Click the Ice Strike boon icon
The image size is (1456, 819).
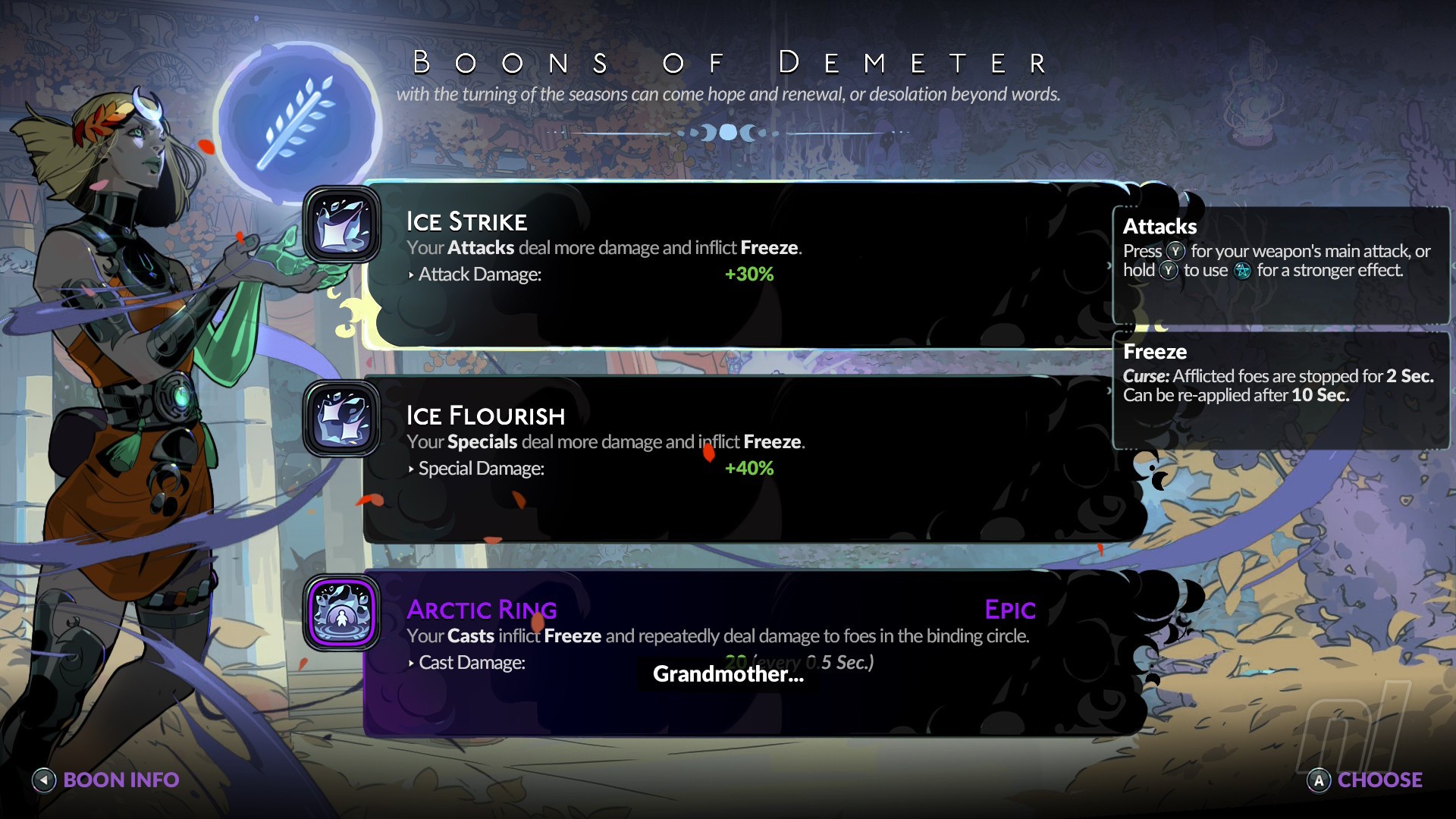[342, 225]
